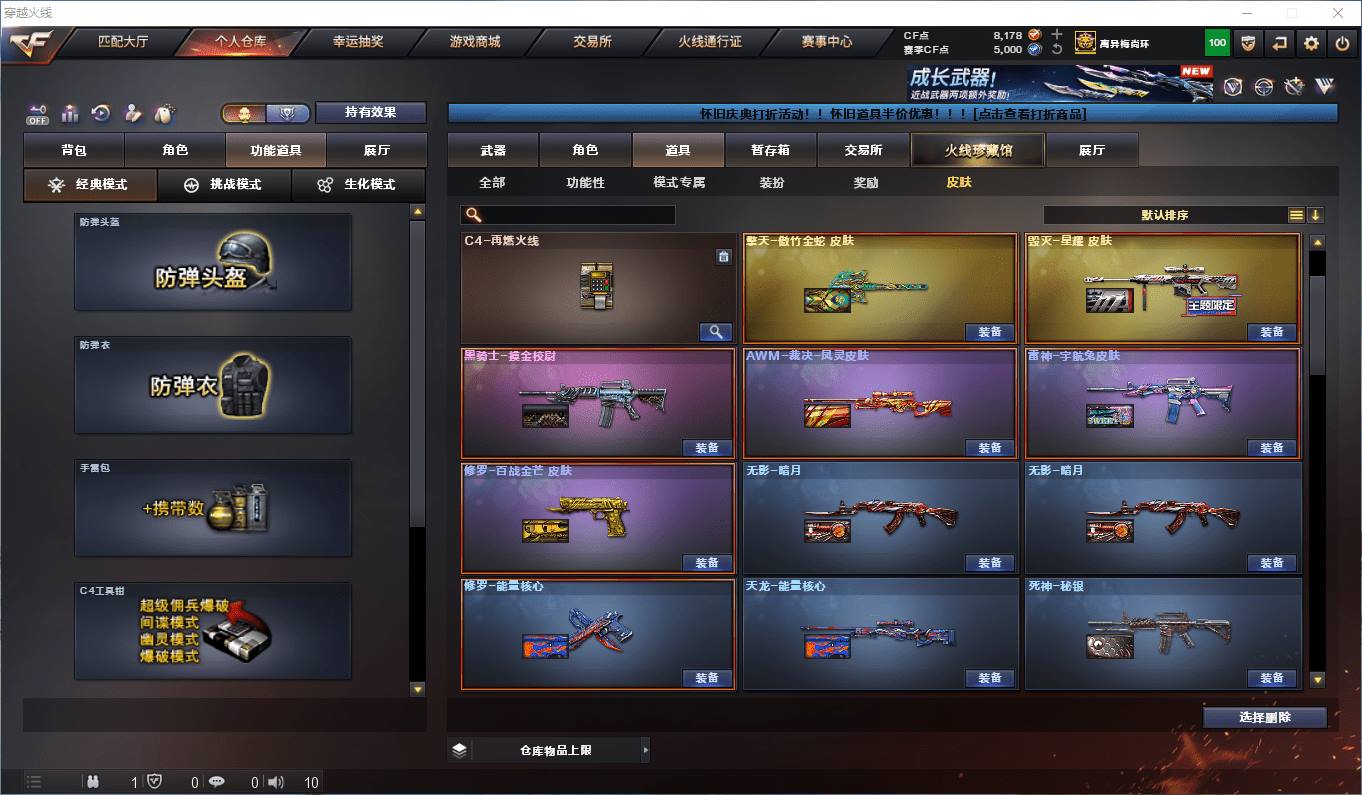Go to 游戏商城 shop

click(x=474, y=42)
